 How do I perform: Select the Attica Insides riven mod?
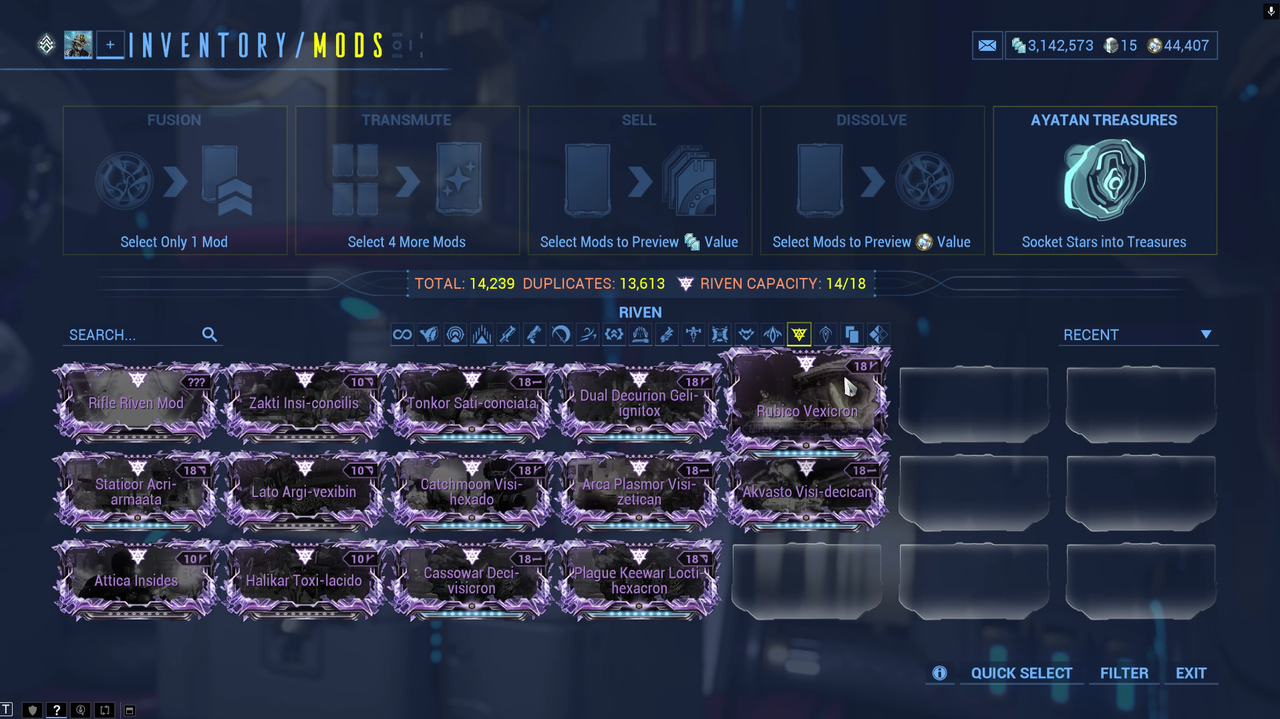(x=136, y=580)
